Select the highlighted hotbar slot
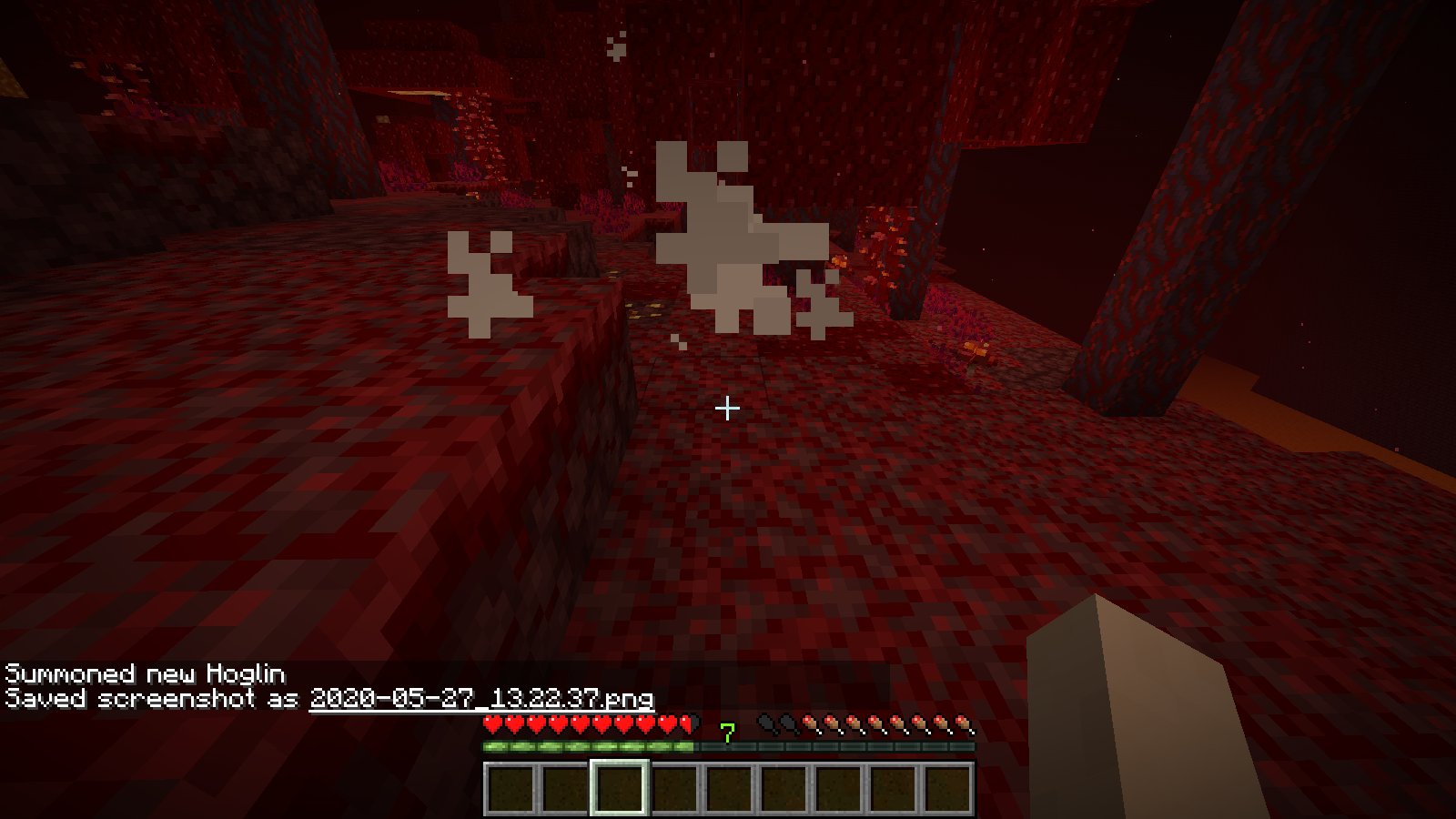Screen dimensions: 1456x819 coord(620,788)
